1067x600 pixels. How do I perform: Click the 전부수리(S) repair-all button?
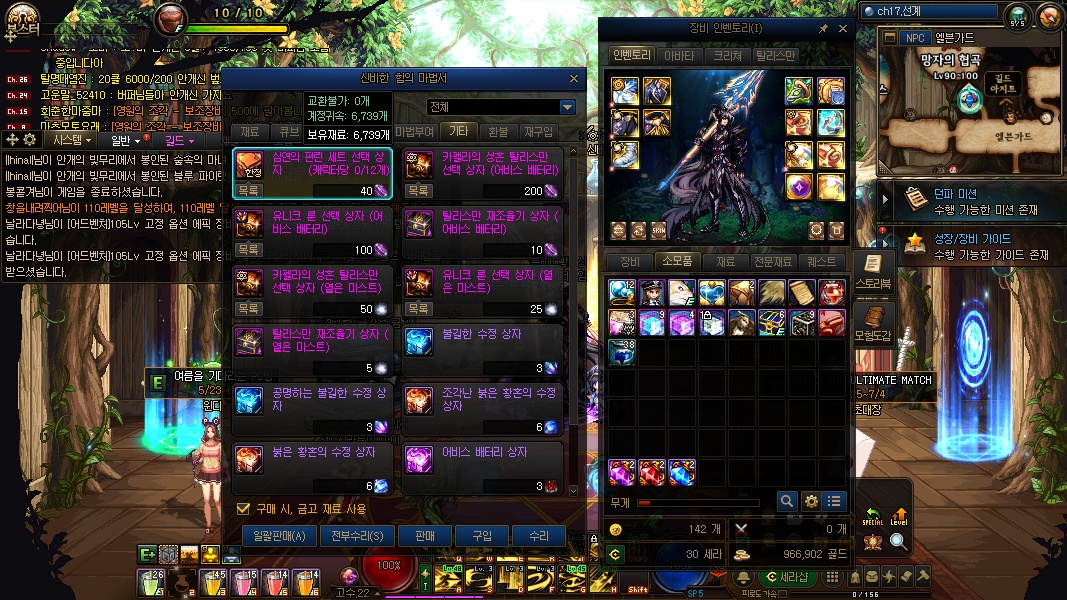[357, 536]
